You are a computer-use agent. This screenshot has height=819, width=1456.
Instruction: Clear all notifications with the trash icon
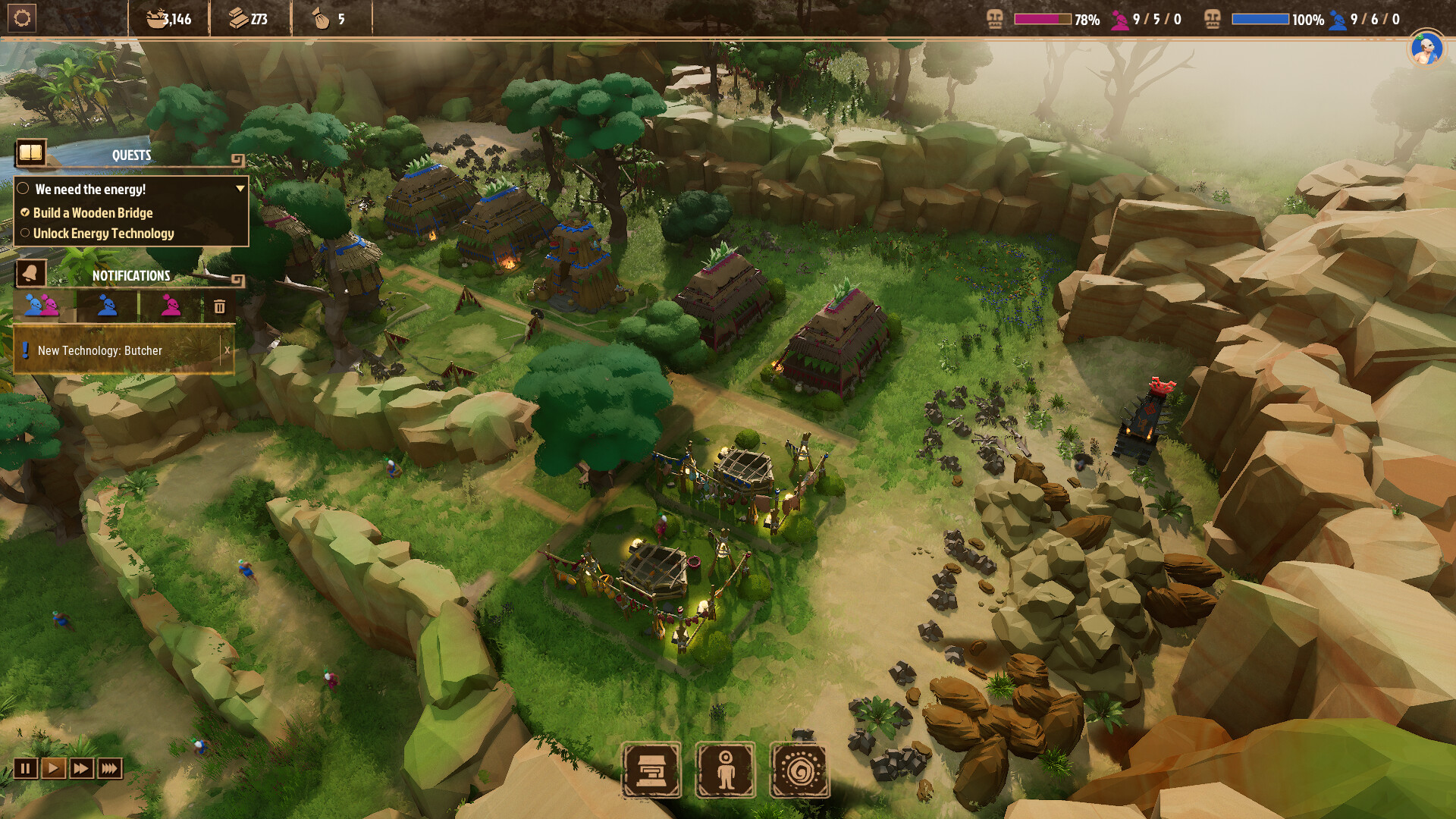pos(219,306)
